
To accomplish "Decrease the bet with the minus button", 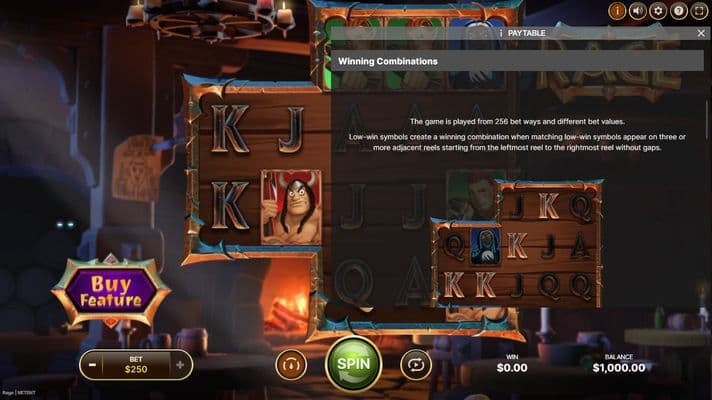I will (92, 364).
